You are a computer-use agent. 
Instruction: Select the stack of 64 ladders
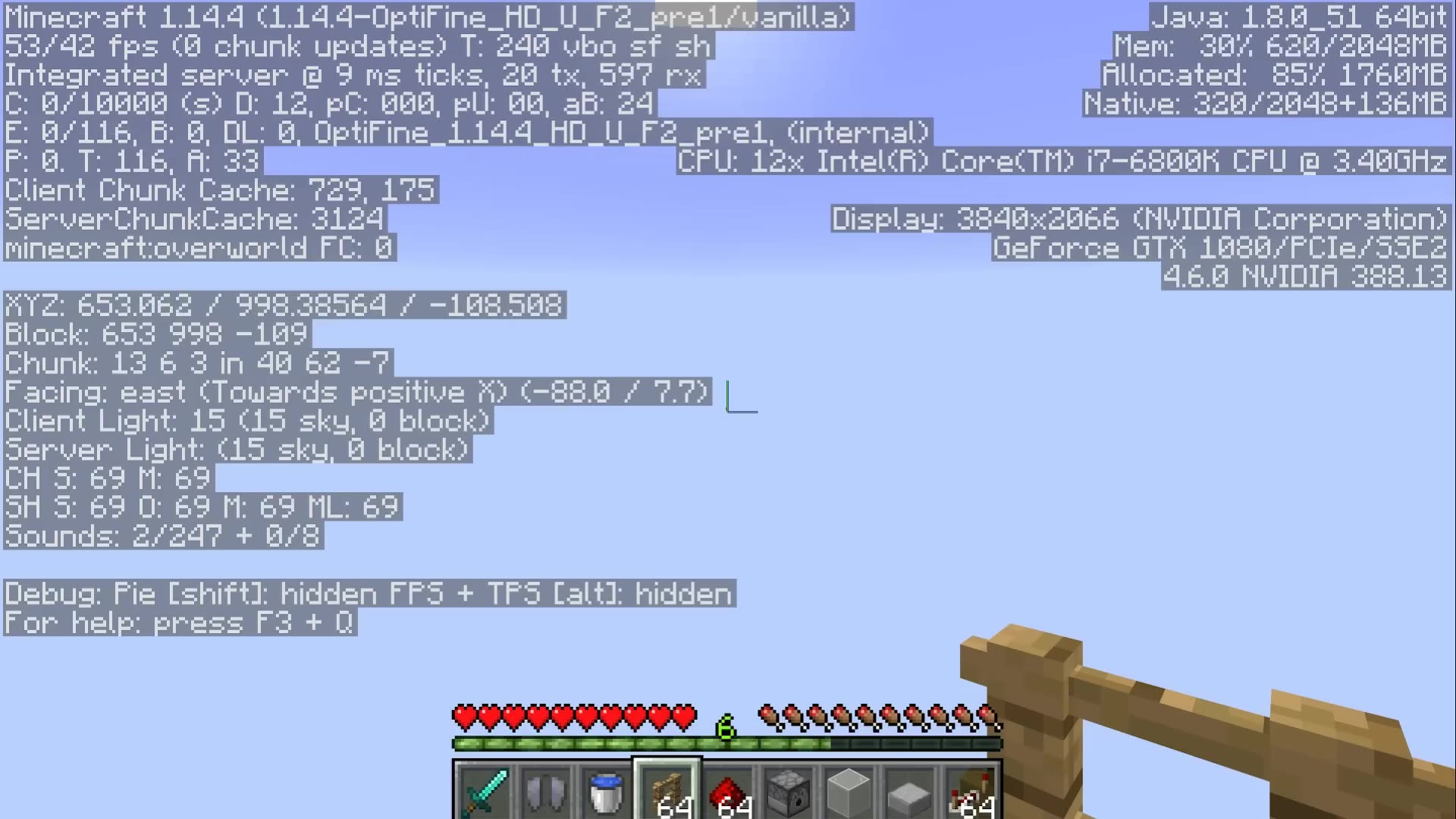point(667,792)
